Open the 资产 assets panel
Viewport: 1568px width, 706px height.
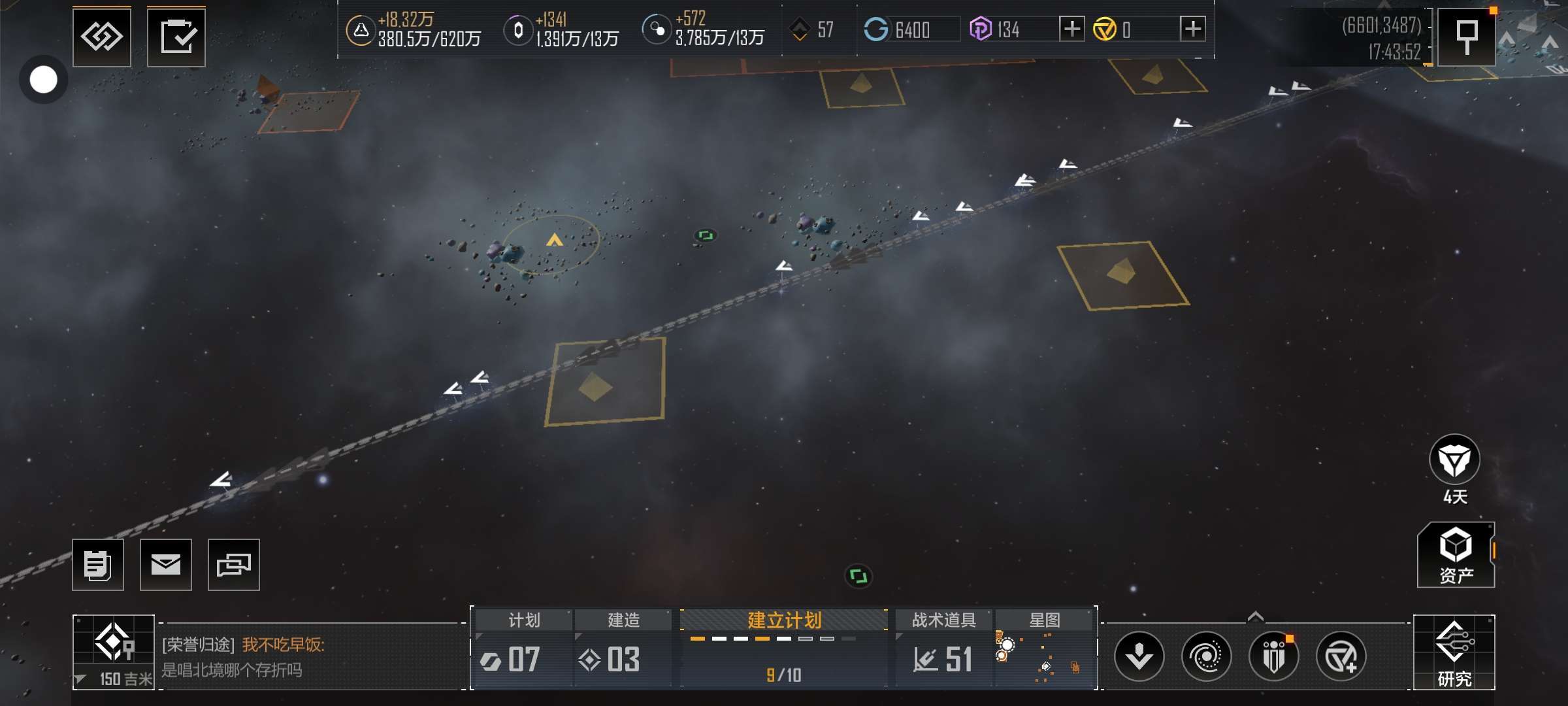(x=1456, y=554)
